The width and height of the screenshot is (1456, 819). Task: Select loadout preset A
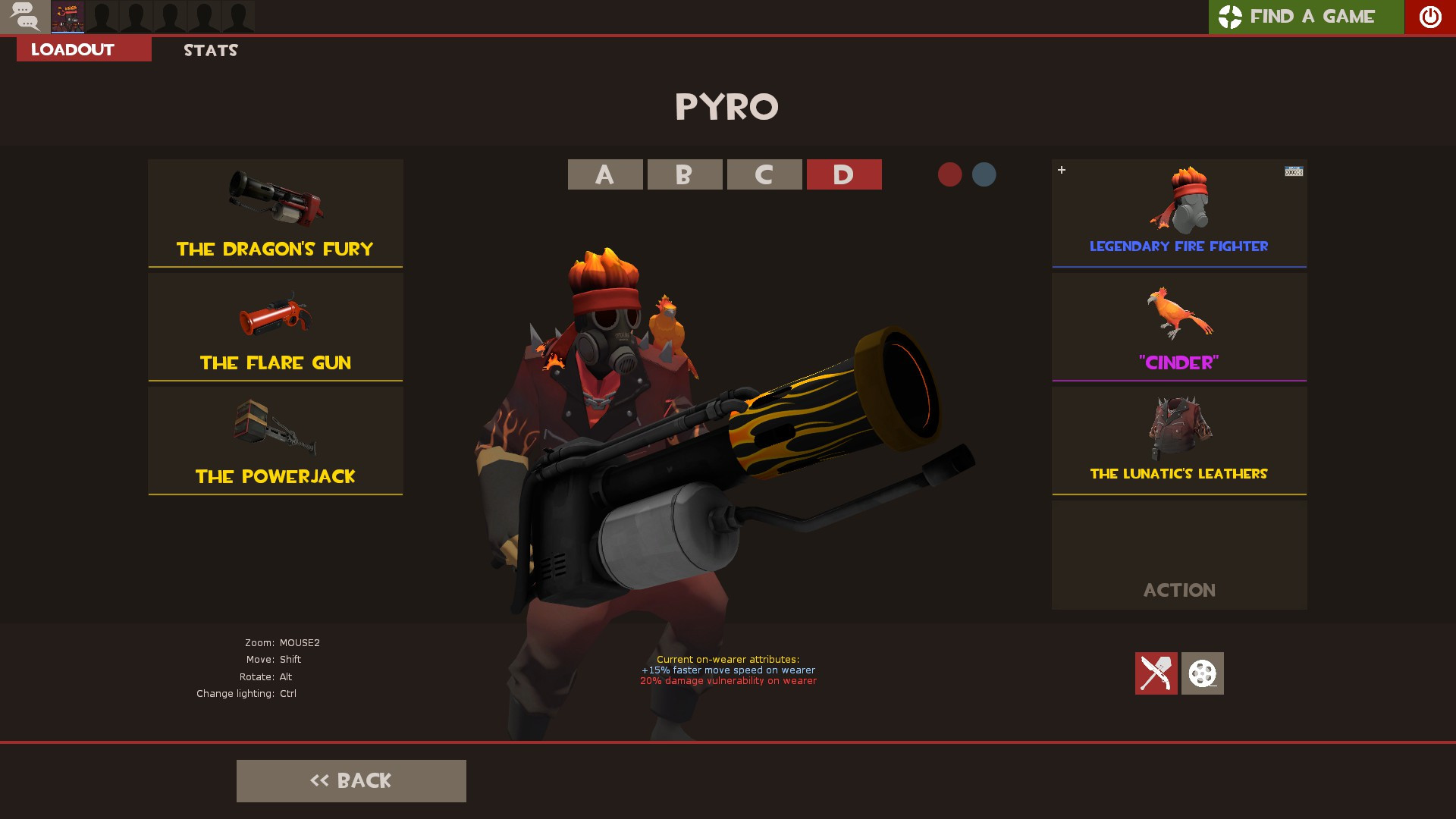tap(604, 174)
